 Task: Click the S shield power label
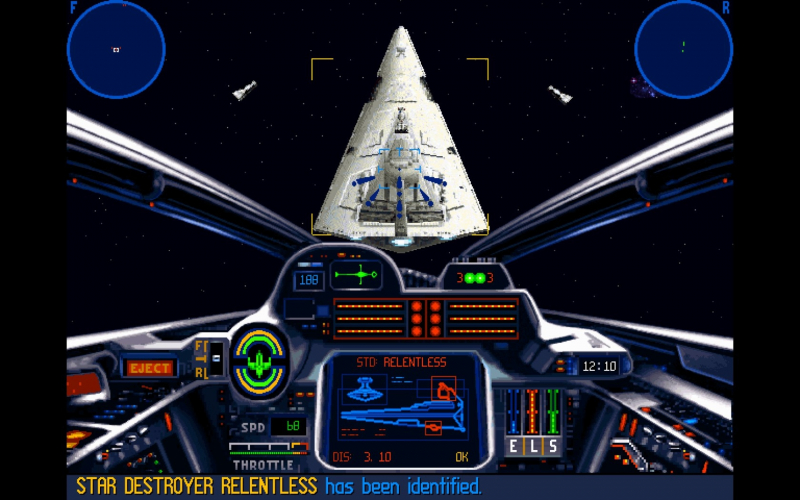(x=551, y=446)
